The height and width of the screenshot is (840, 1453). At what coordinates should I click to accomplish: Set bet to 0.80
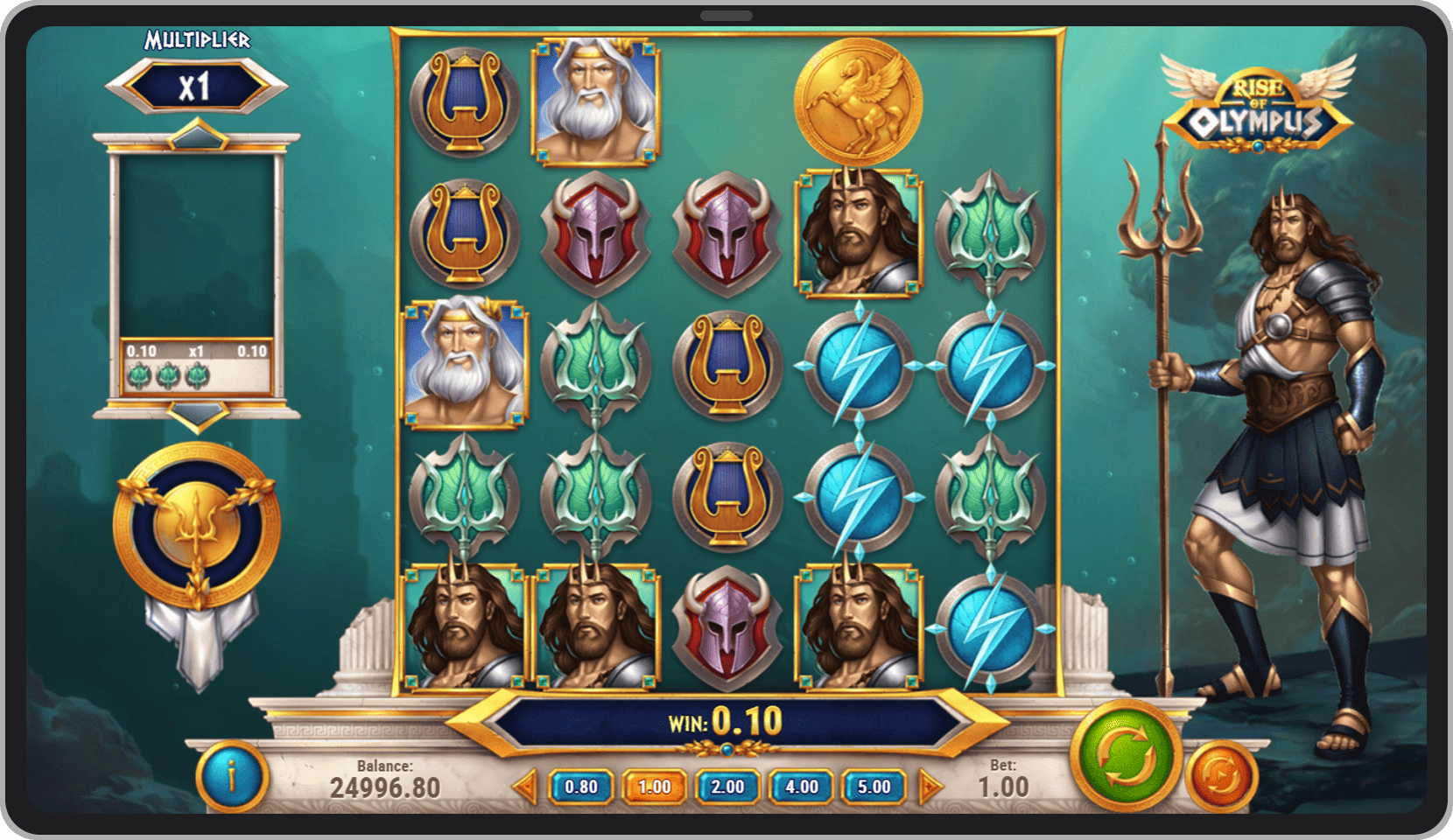pos(581,787)
